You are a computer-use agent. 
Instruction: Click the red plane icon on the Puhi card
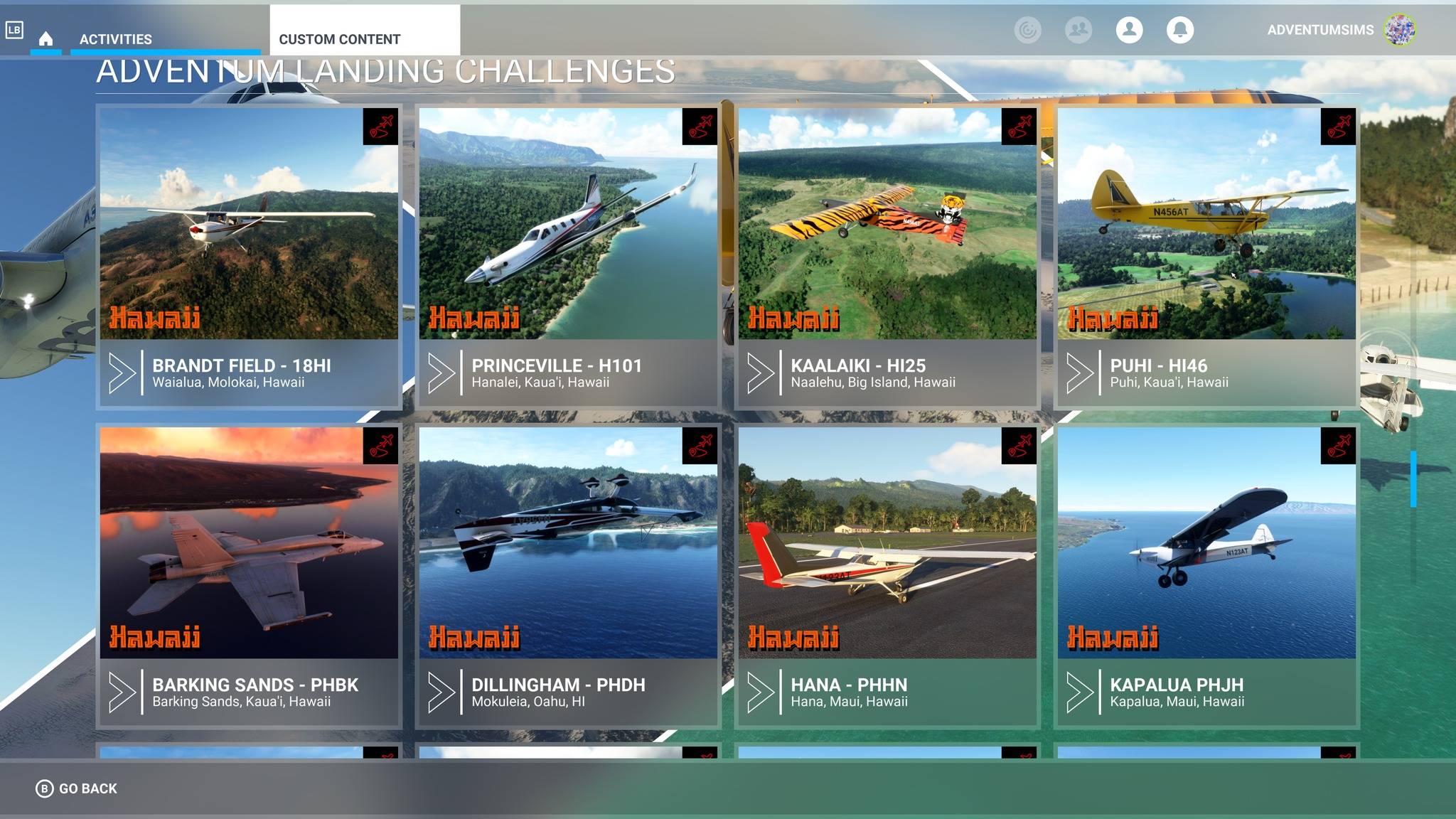pyautogui.click(x=1339, y=126)
